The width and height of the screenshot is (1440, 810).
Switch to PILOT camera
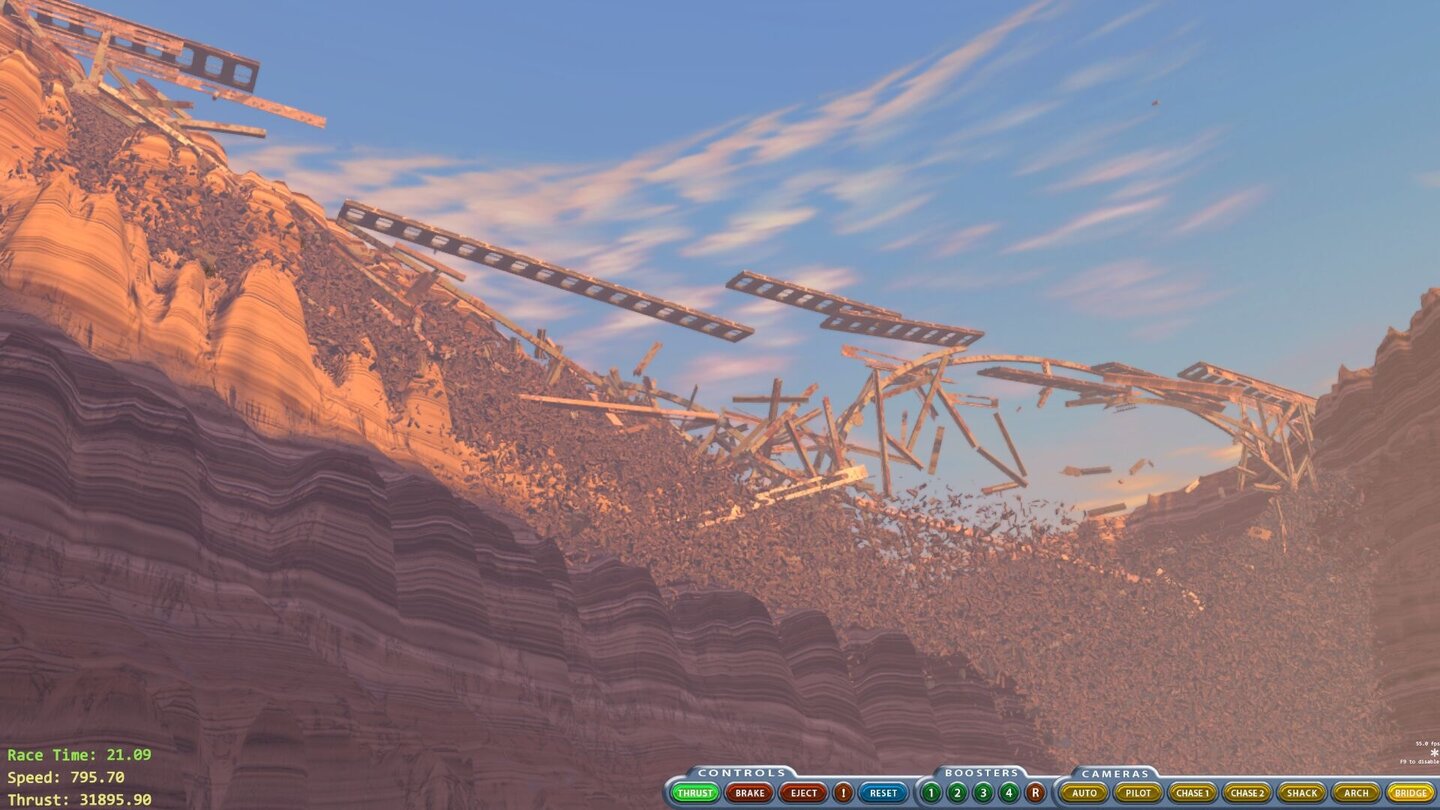[1138, 792]
